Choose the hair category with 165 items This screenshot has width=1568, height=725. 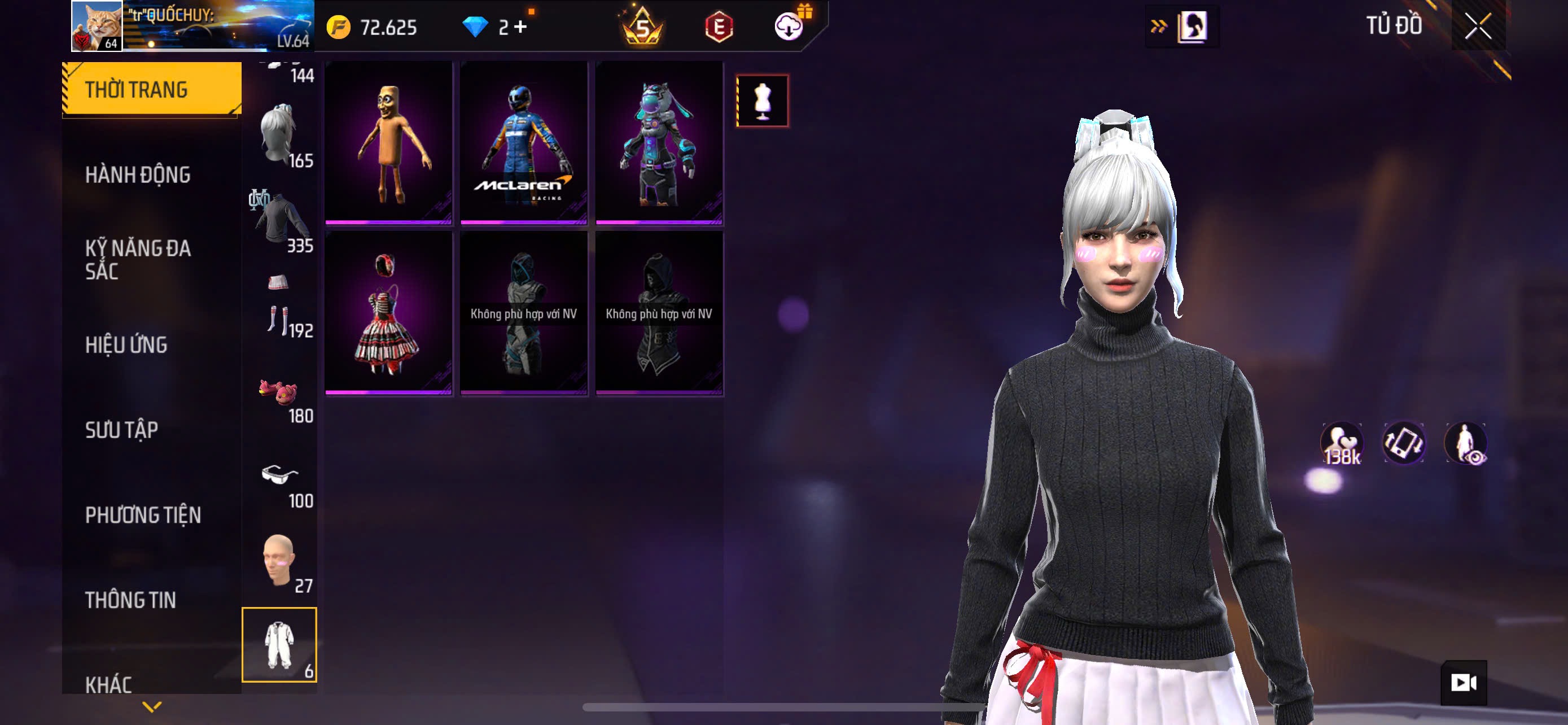[x=279, y=134]
